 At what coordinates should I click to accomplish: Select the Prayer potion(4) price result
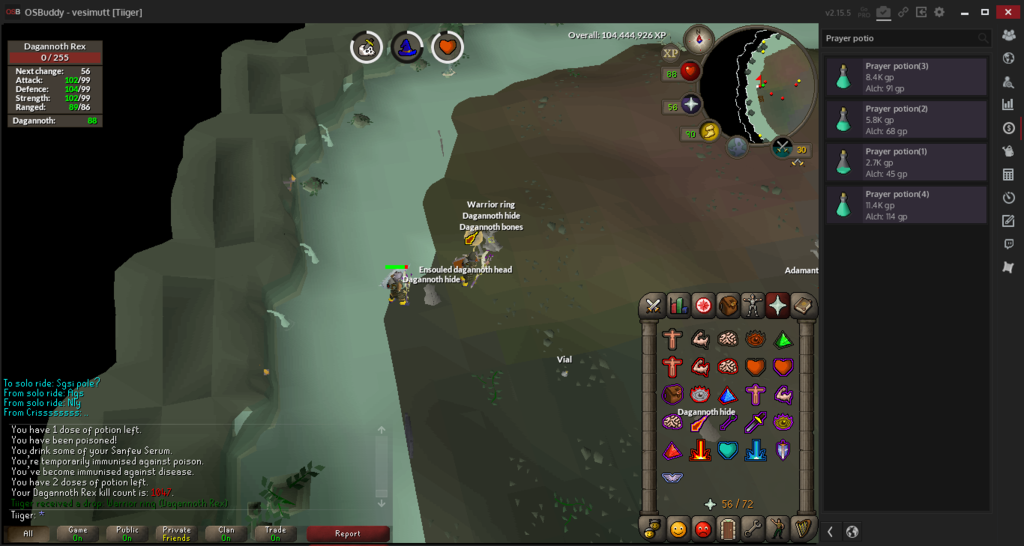(x=906, y=204)
